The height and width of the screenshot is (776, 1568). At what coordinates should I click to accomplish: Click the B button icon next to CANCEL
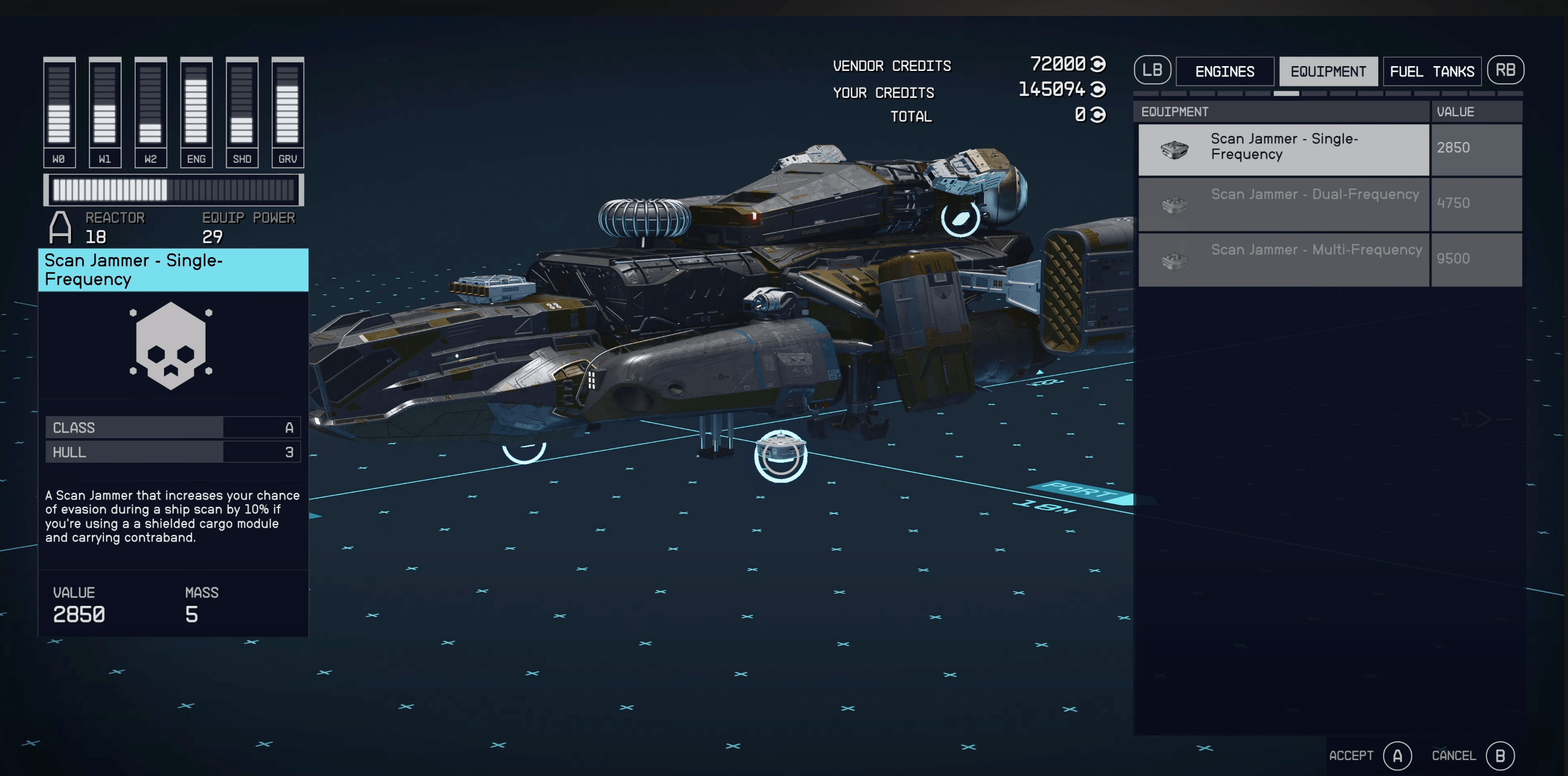[x=1501, y=755]
